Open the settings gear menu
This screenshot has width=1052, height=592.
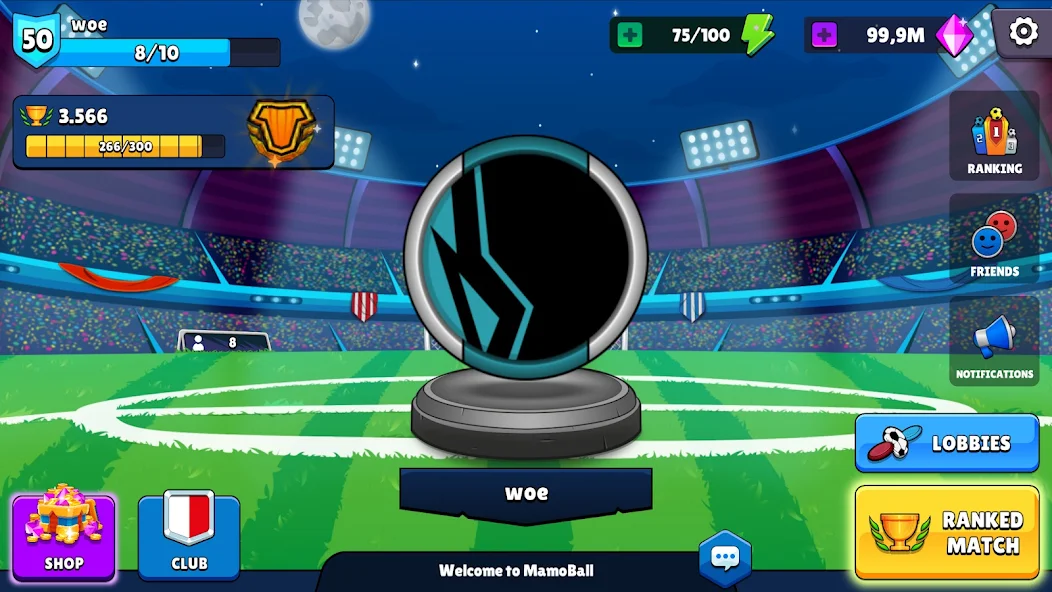[x=1023, y=32]
